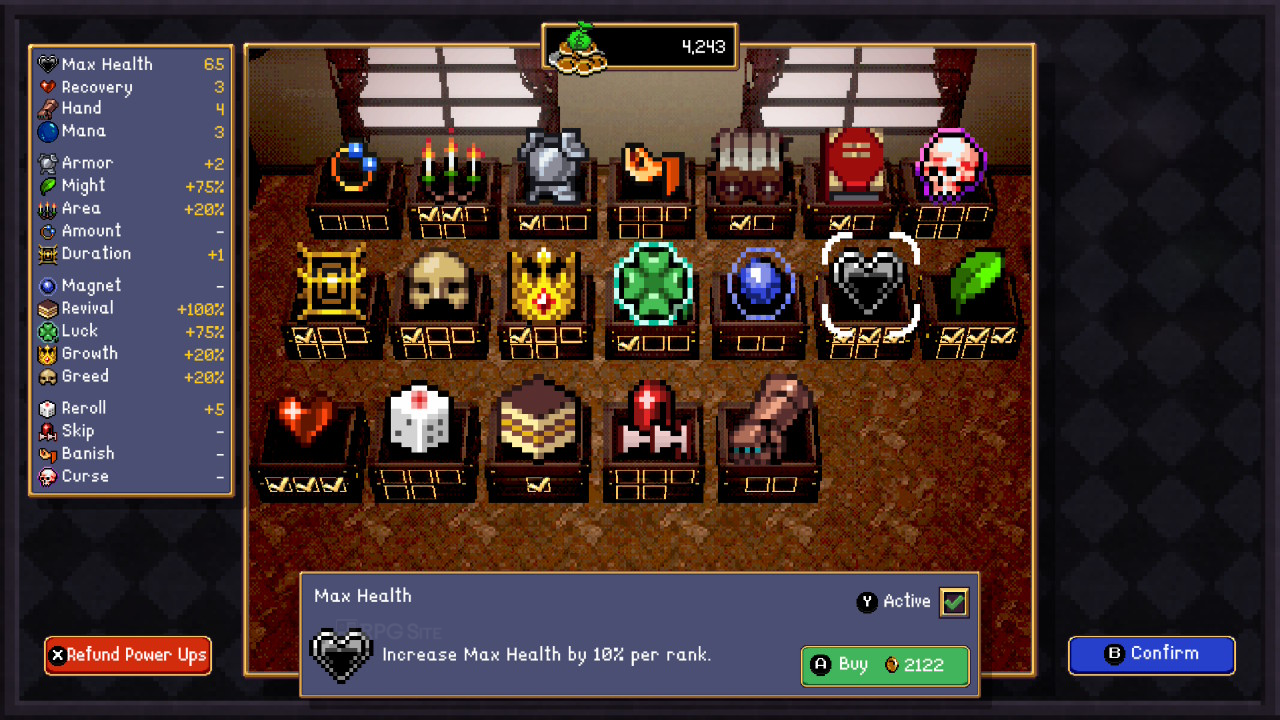Choose the white dice Reroll power up
Screen dimensions: 1280x720
pyautogui.click(x=421, y=418)
